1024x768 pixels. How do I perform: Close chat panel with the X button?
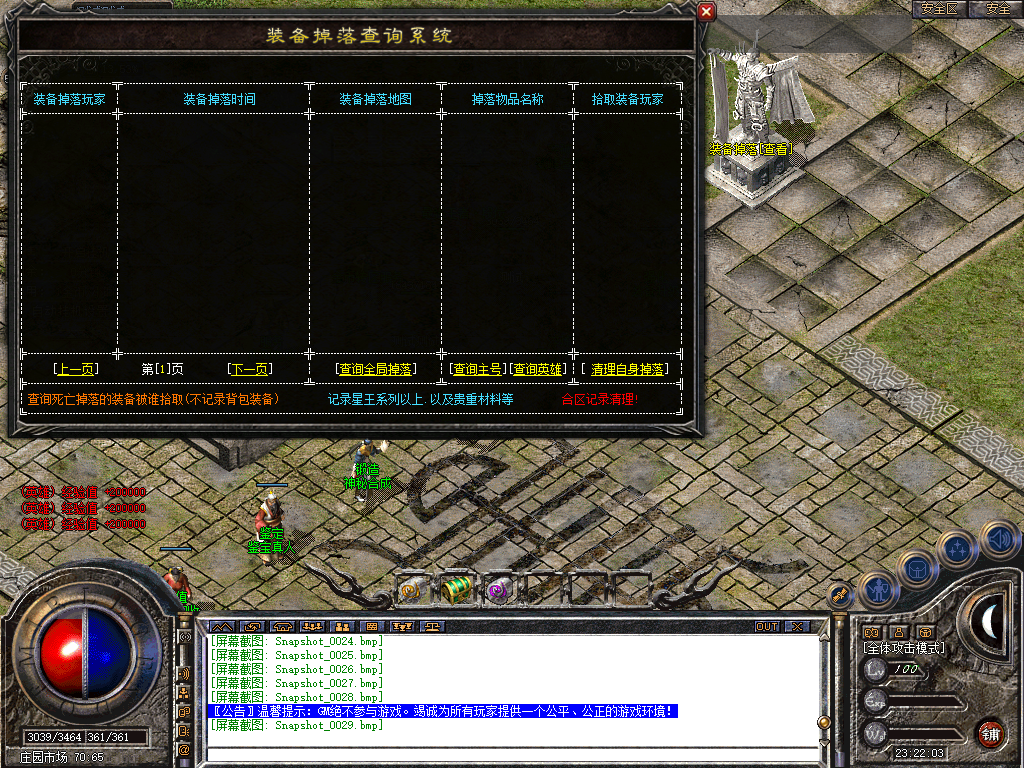[x=796, y=627]
